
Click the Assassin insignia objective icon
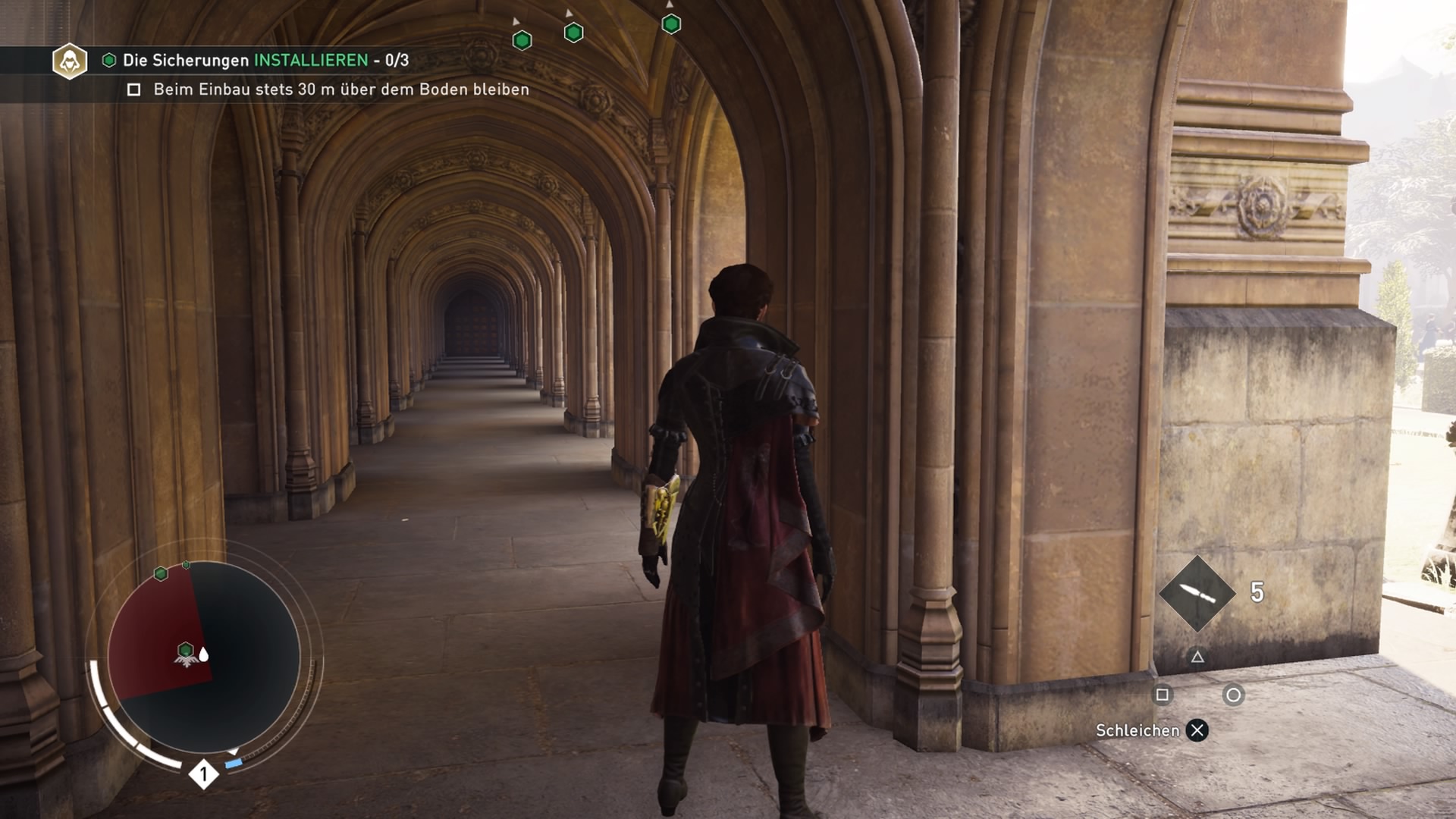70,61
